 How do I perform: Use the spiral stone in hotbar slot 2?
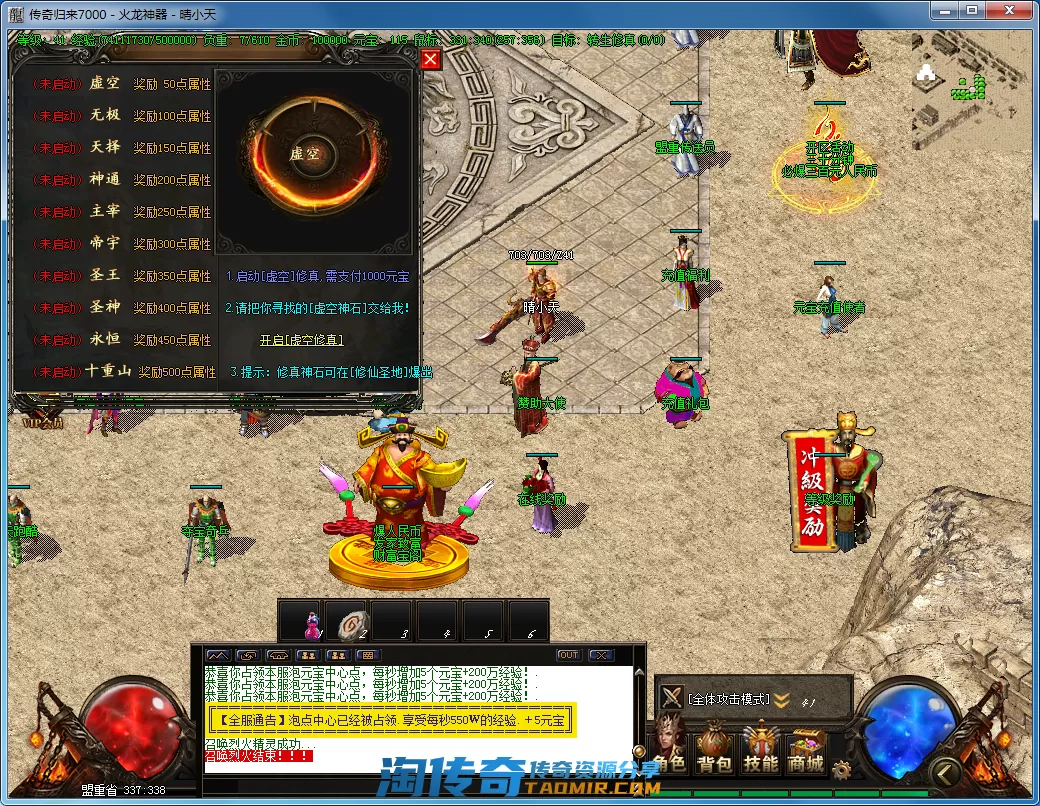pos(349,622)
